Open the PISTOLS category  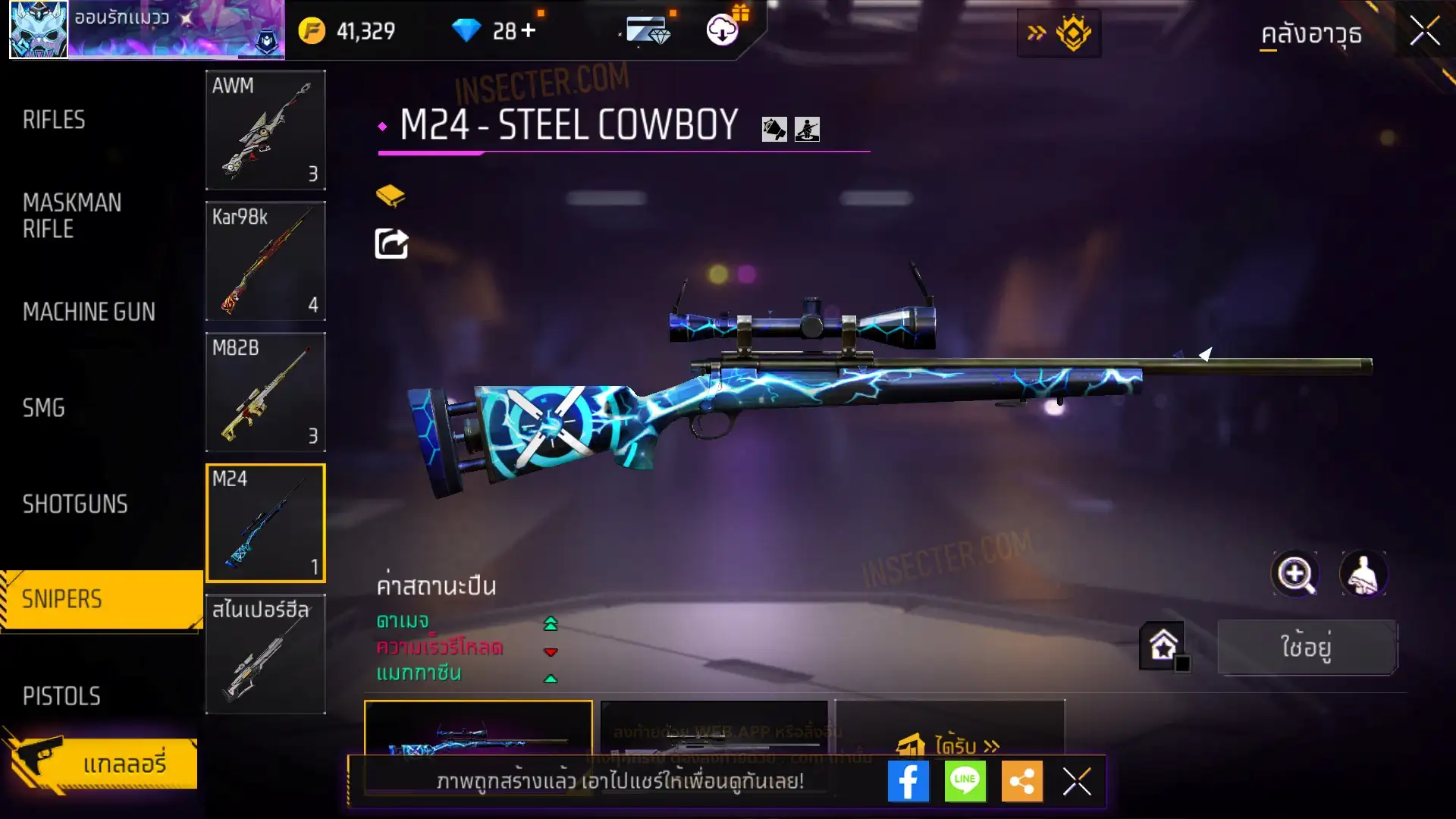pos(61,696)
